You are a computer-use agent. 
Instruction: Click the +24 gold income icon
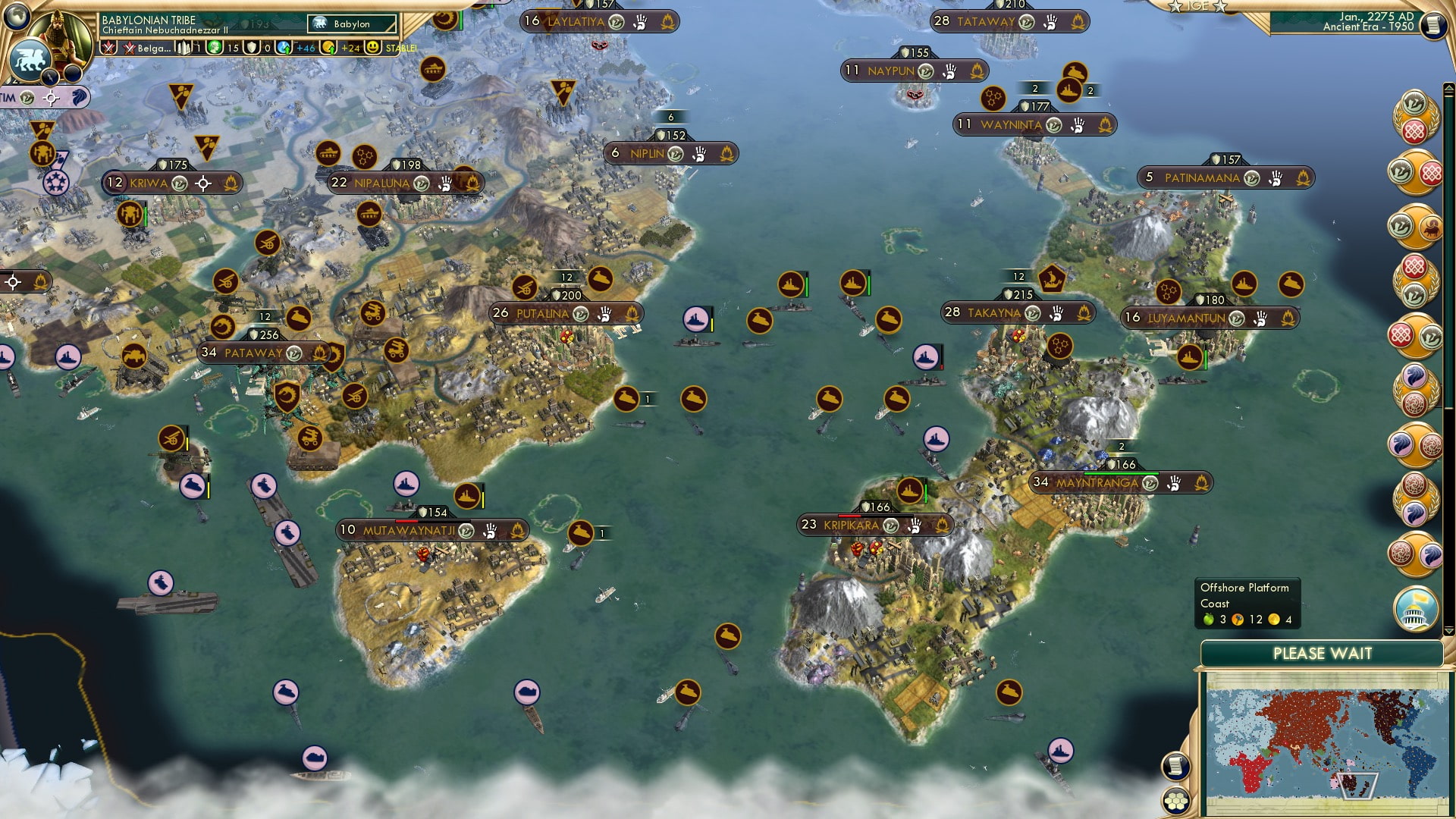pyautogui.click(x=329, y=47)
